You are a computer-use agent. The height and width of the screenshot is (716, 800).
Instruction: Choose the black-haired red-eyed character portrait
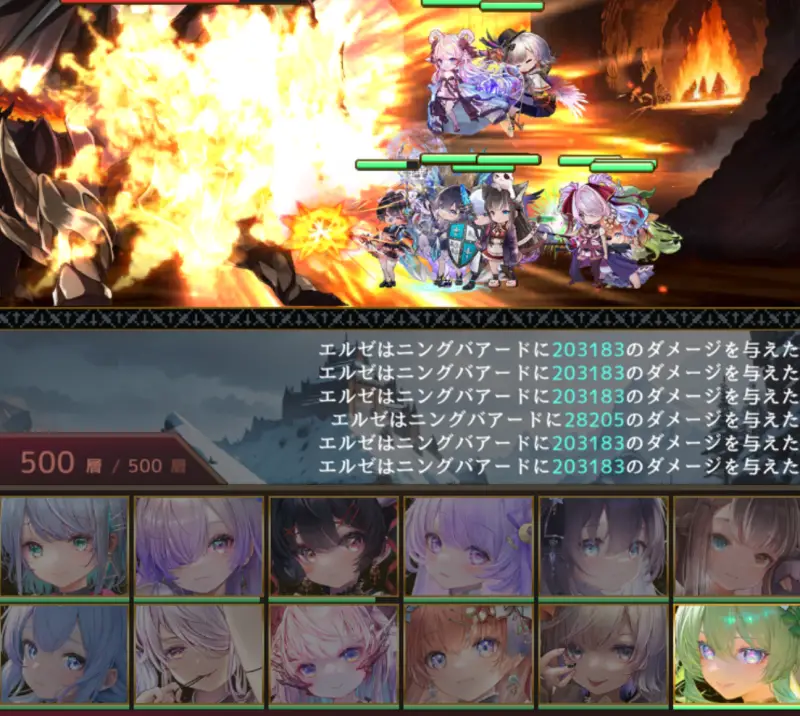[x=334, y=546]
